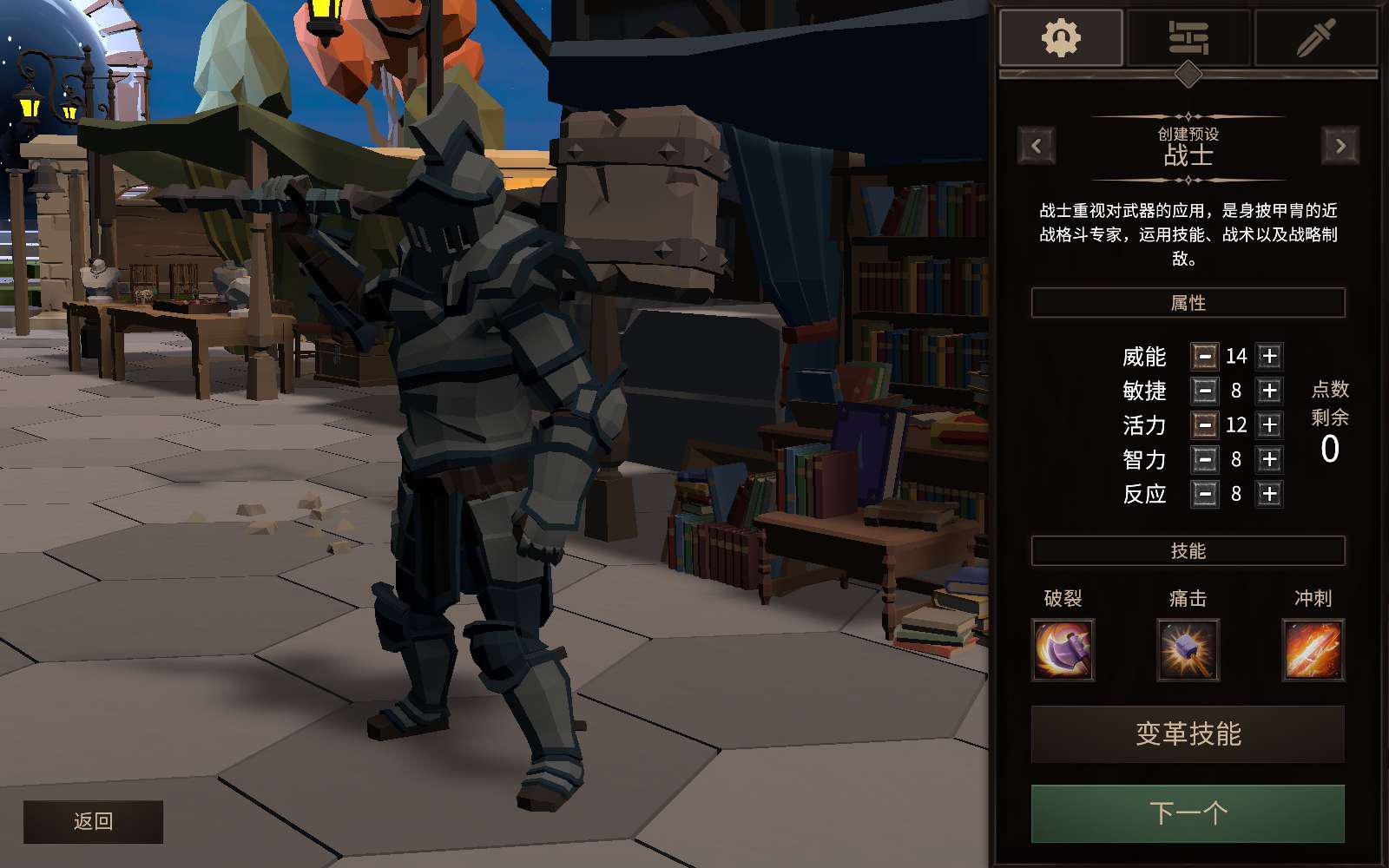Decrease 敏捷 by one point

tap(1204, 391)
